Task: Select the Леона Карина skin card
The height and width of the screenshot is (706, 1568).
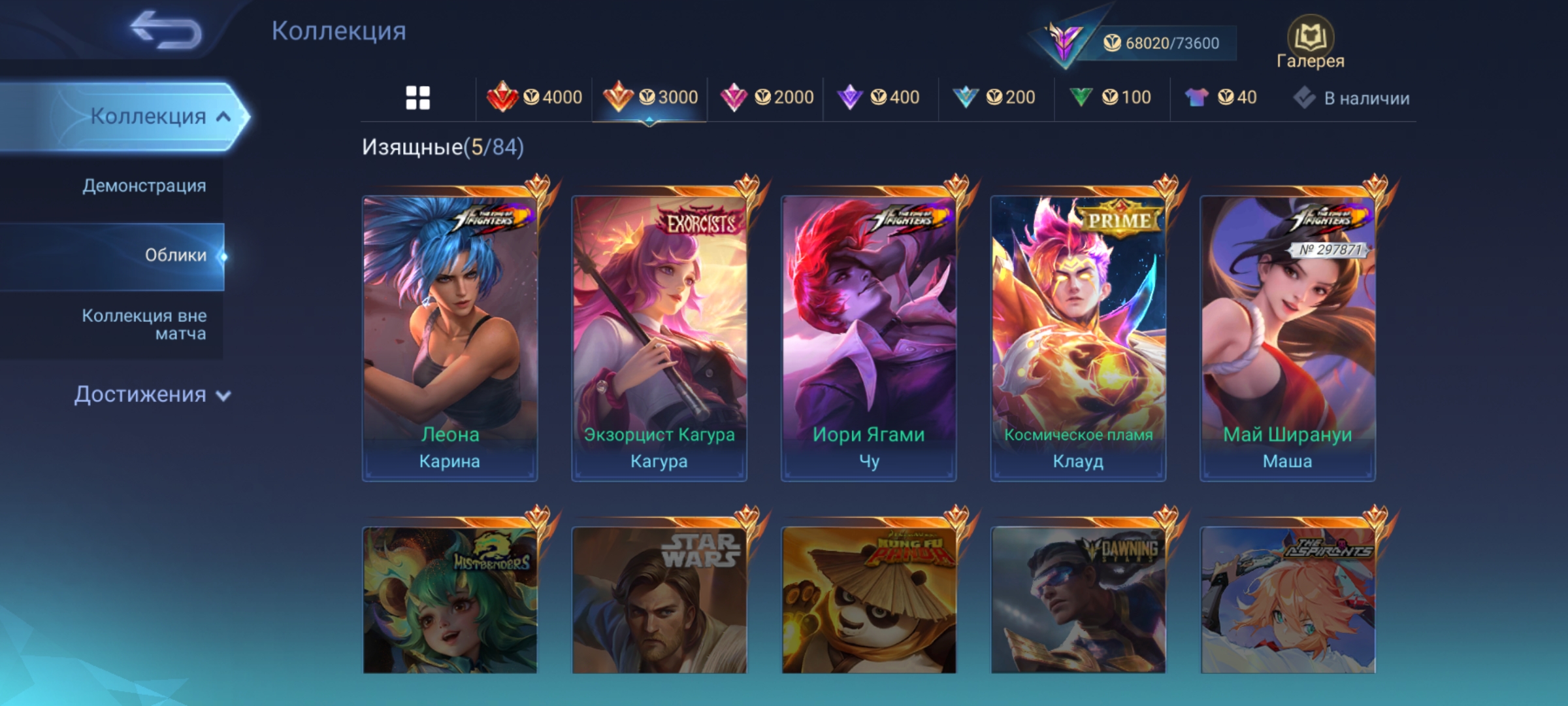Action: tap(450, 337)
